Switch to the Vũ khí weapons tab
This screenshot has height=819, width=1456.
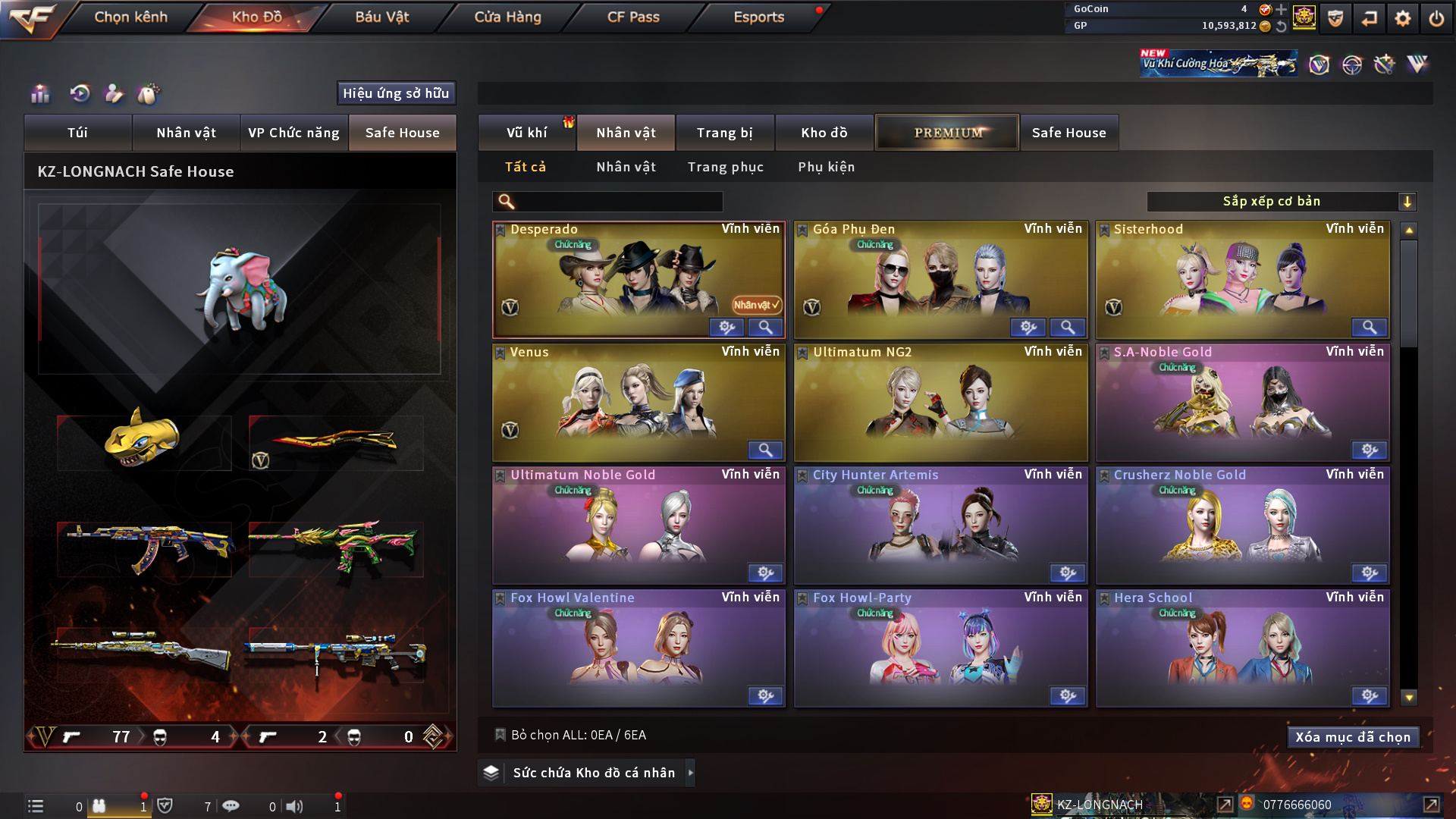click(526, 133)
